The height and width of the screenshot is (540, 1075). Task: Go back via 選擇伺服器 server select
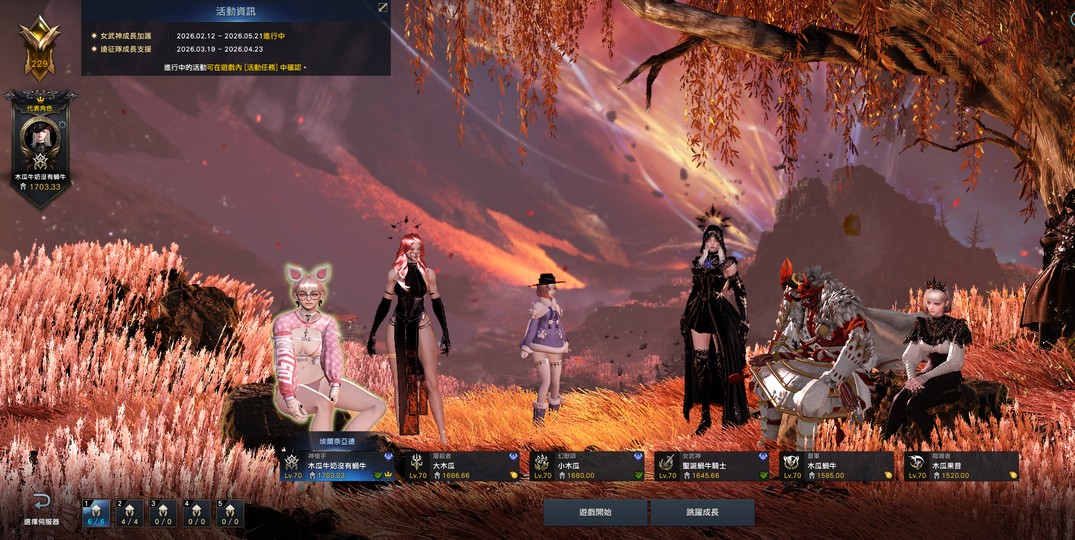point(41,507)
